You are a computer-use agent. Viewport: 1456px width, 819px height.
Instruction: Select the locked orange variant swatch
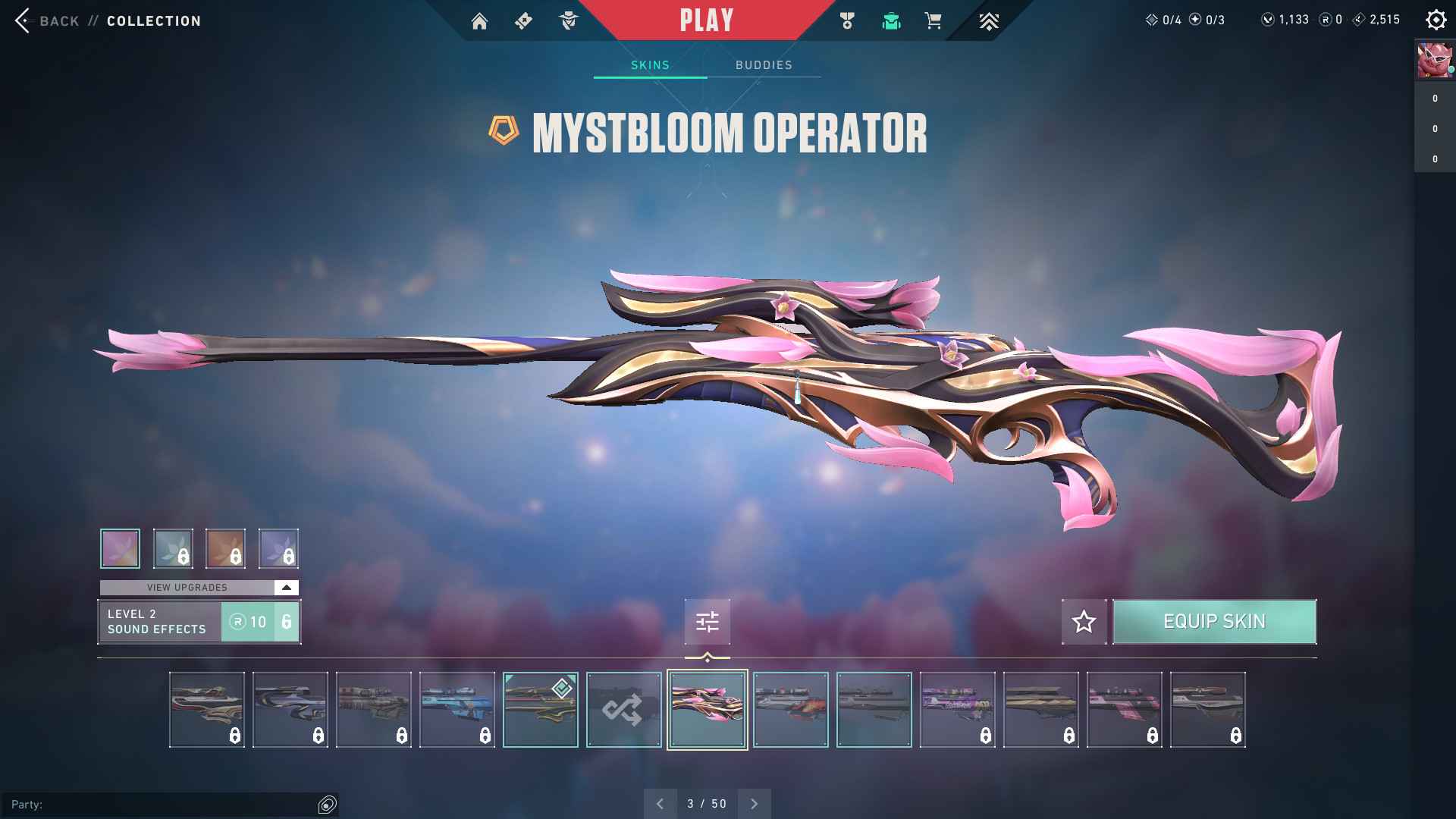(225, 548)
